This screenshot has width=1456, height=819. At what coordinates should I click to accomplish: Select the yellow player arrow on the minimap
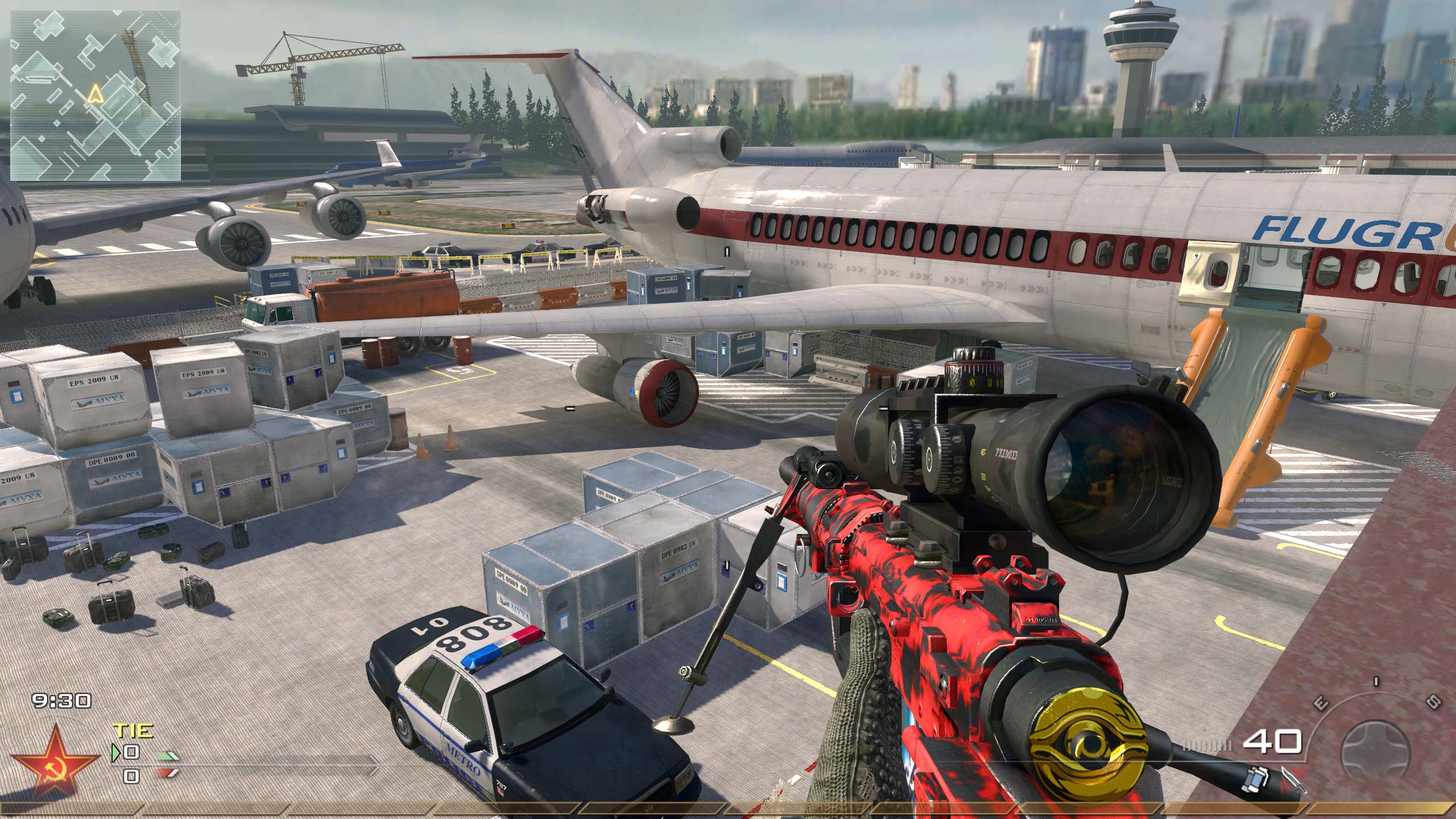(x=94, y=93)
